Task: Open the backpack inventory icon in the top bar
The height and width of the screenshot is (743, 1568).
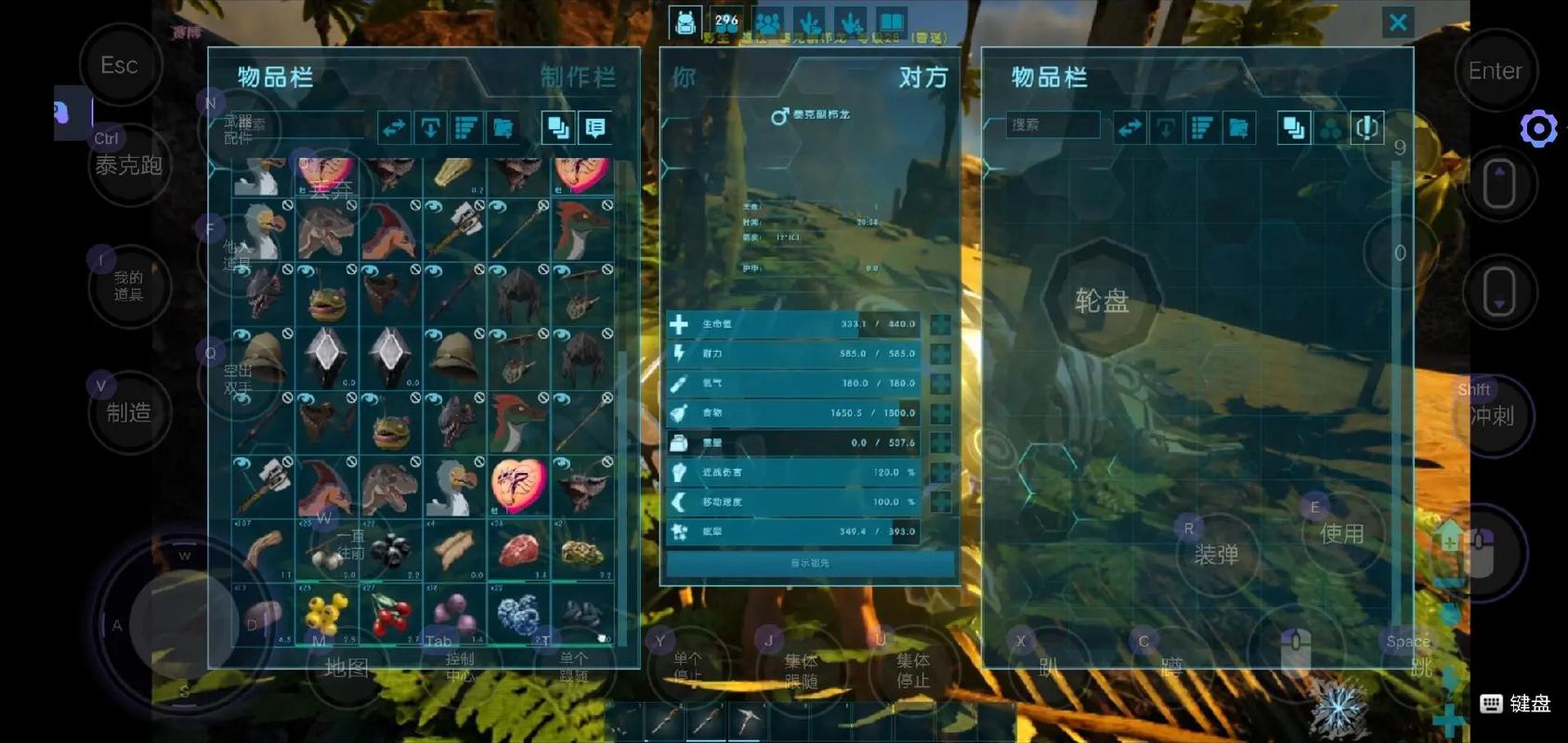Action: coord(685,22)
